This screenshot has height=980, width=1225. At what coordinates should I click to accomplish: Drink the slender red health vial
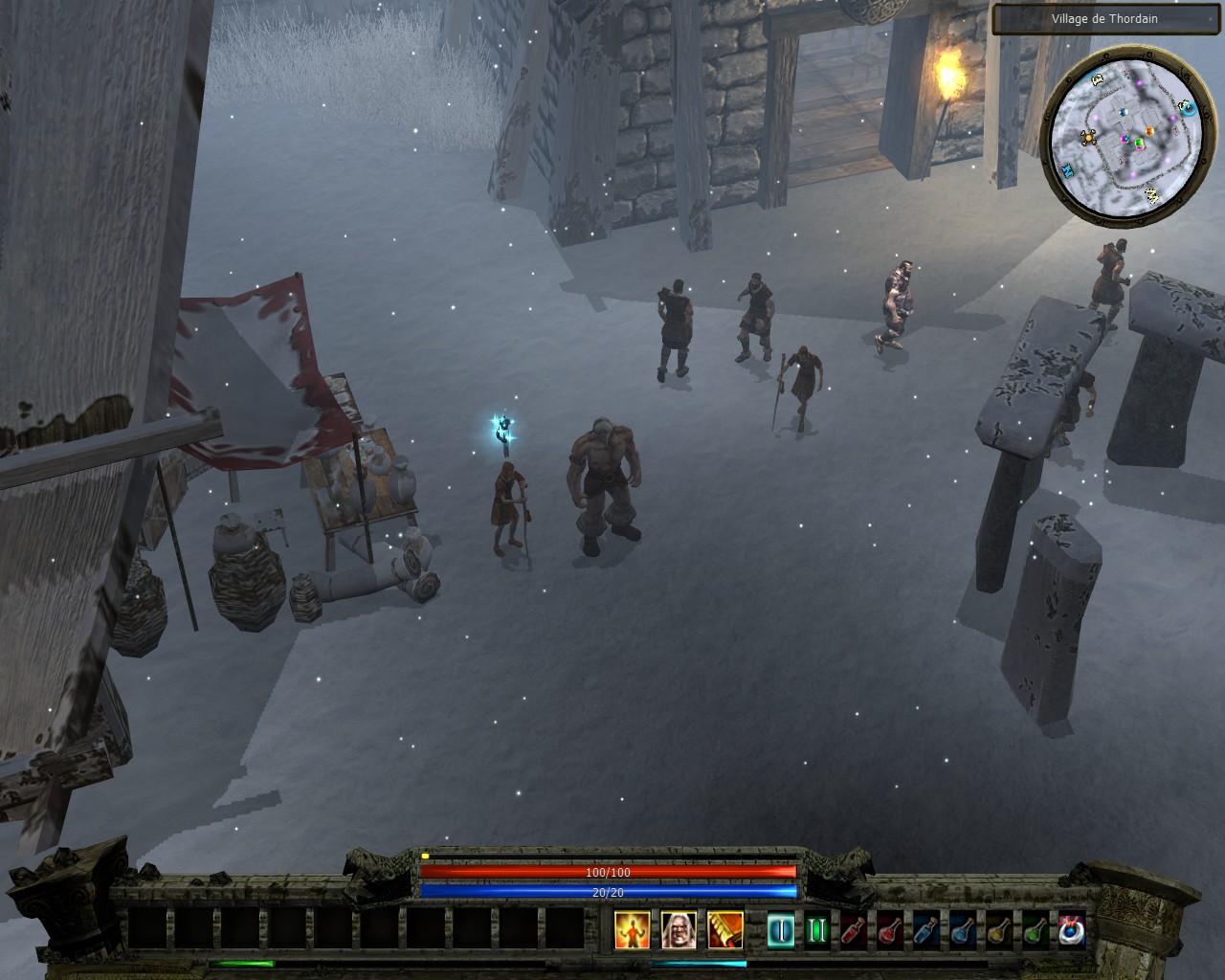[853, 929]
